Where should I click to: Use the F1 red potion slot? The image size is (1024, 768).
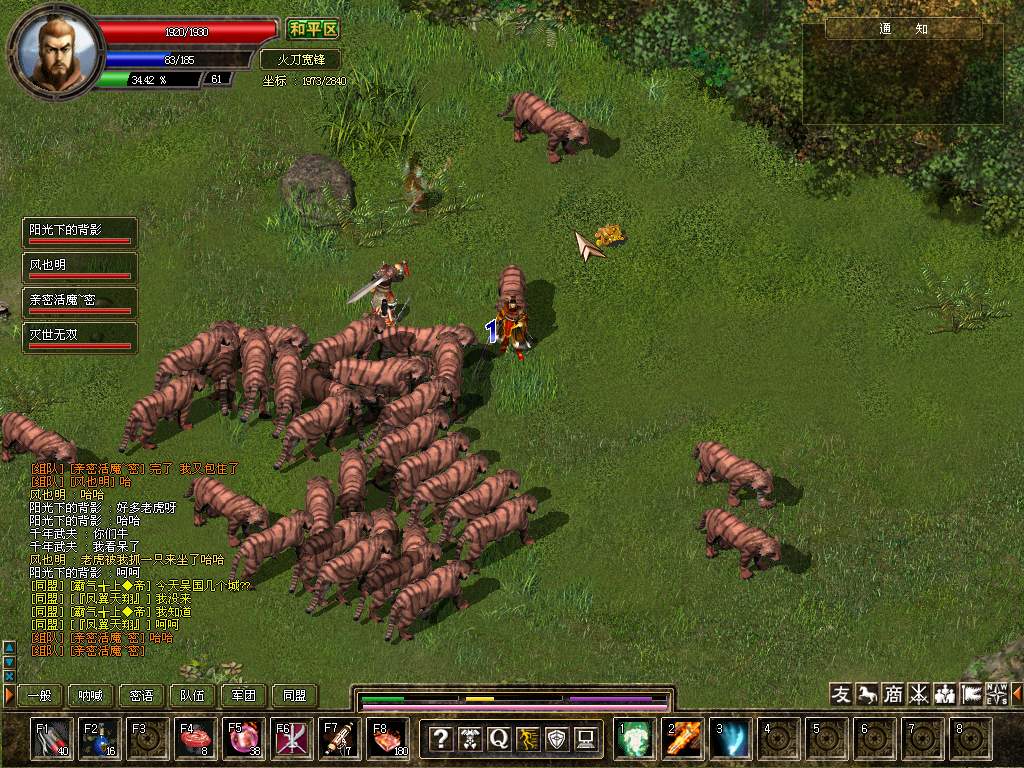(52, 738)
